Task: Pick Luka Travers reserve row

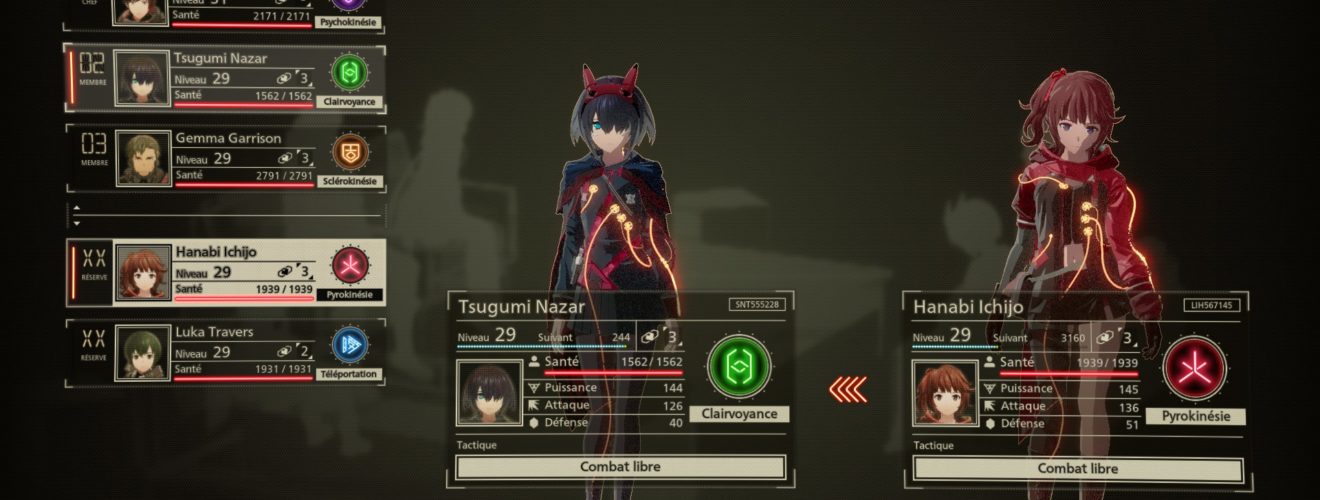Action: (225, 351)
